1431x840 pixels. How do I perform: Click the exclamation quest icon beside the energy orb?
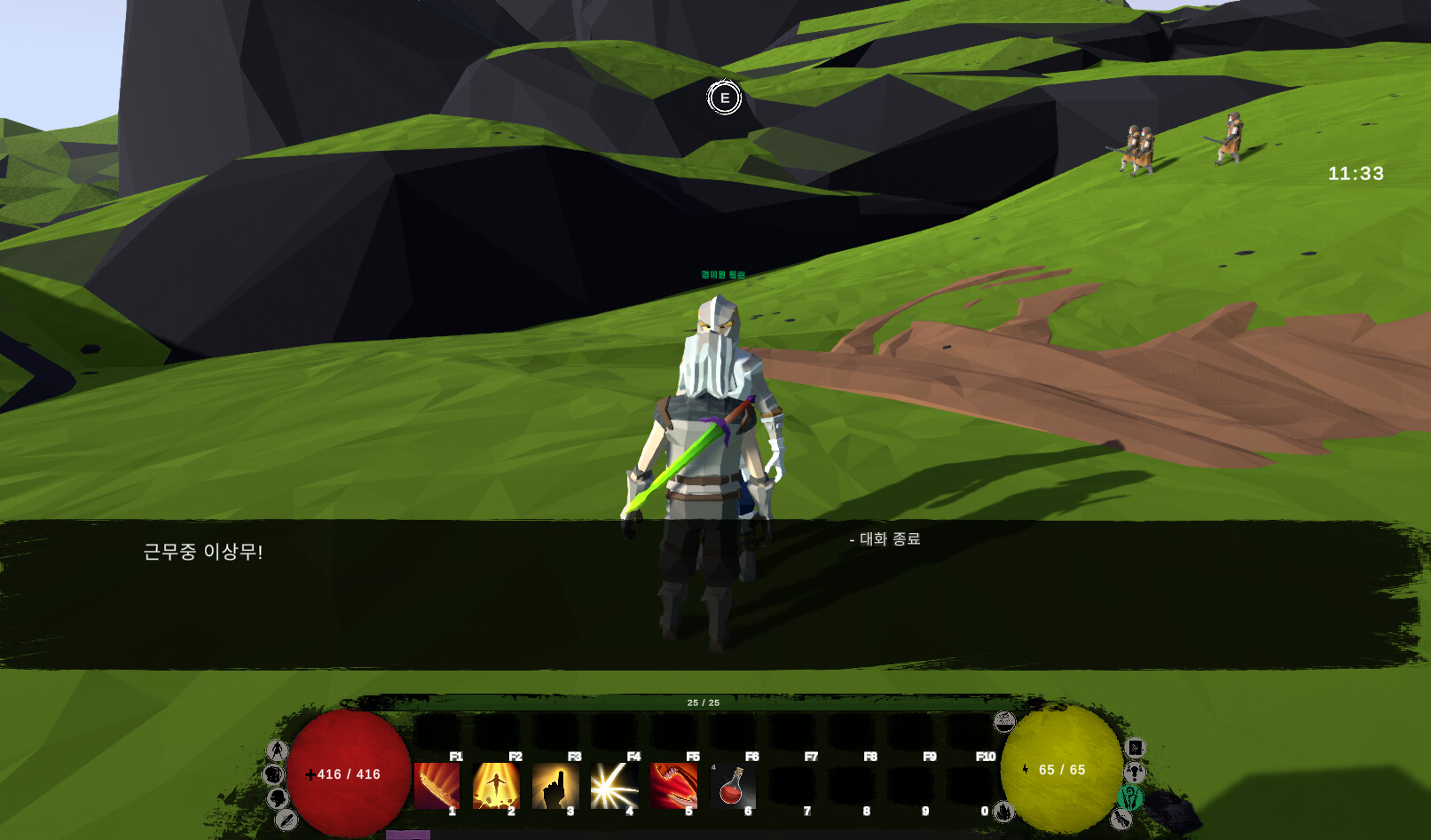click(x=1134, y=773)
